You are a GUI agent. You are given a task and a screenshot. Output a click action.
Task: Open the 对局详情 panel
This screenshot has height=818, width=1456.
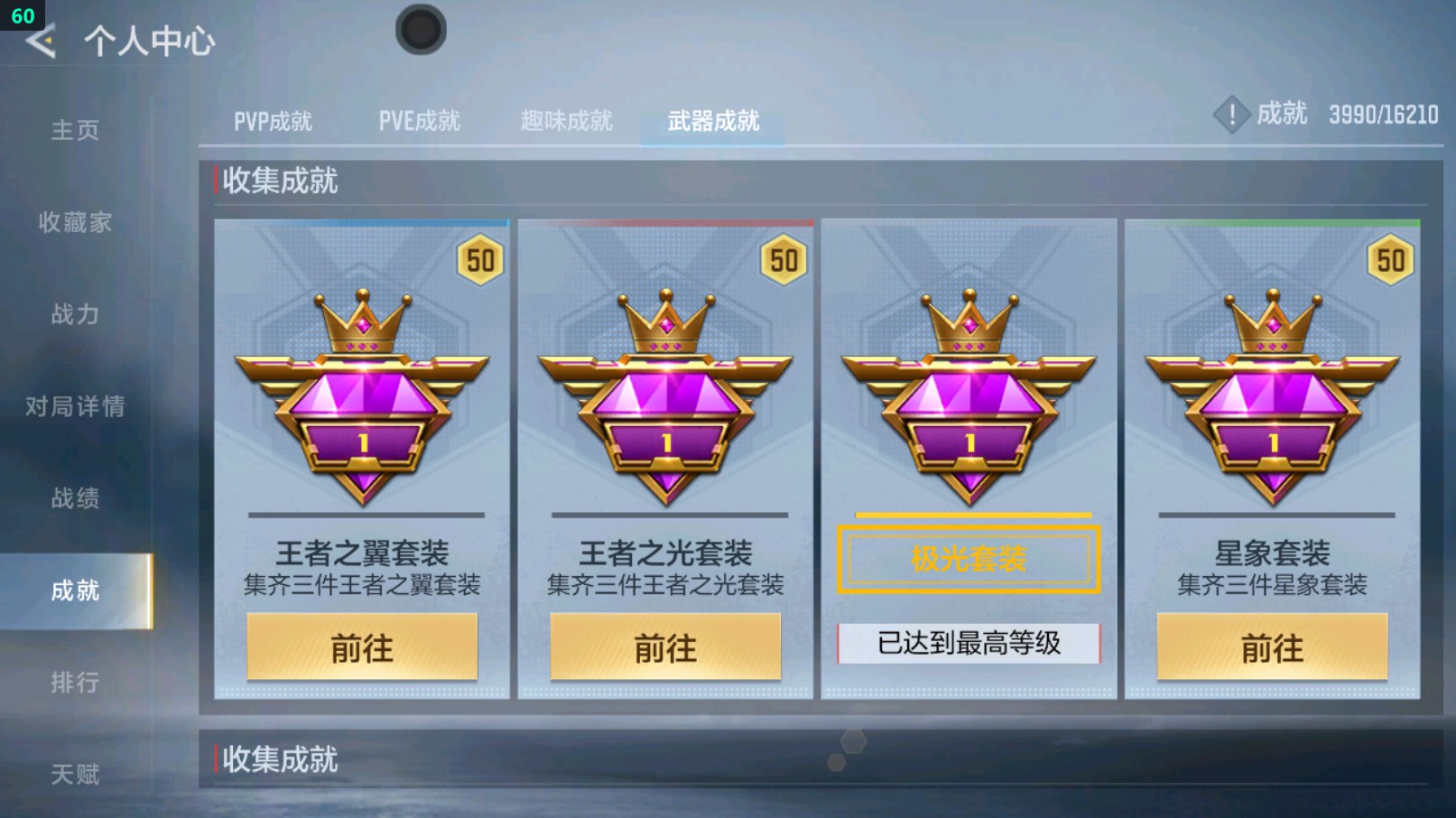[x=75, y=407]
